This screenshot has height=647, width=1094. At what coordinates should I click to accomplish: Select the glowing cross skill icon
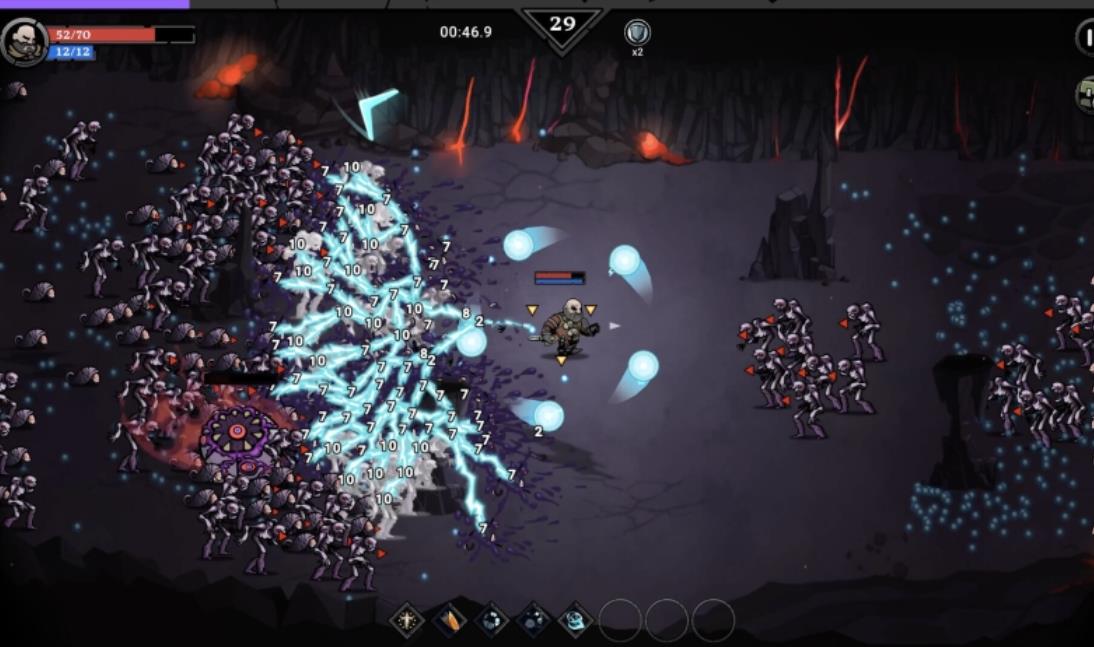(x=407, y=620)
